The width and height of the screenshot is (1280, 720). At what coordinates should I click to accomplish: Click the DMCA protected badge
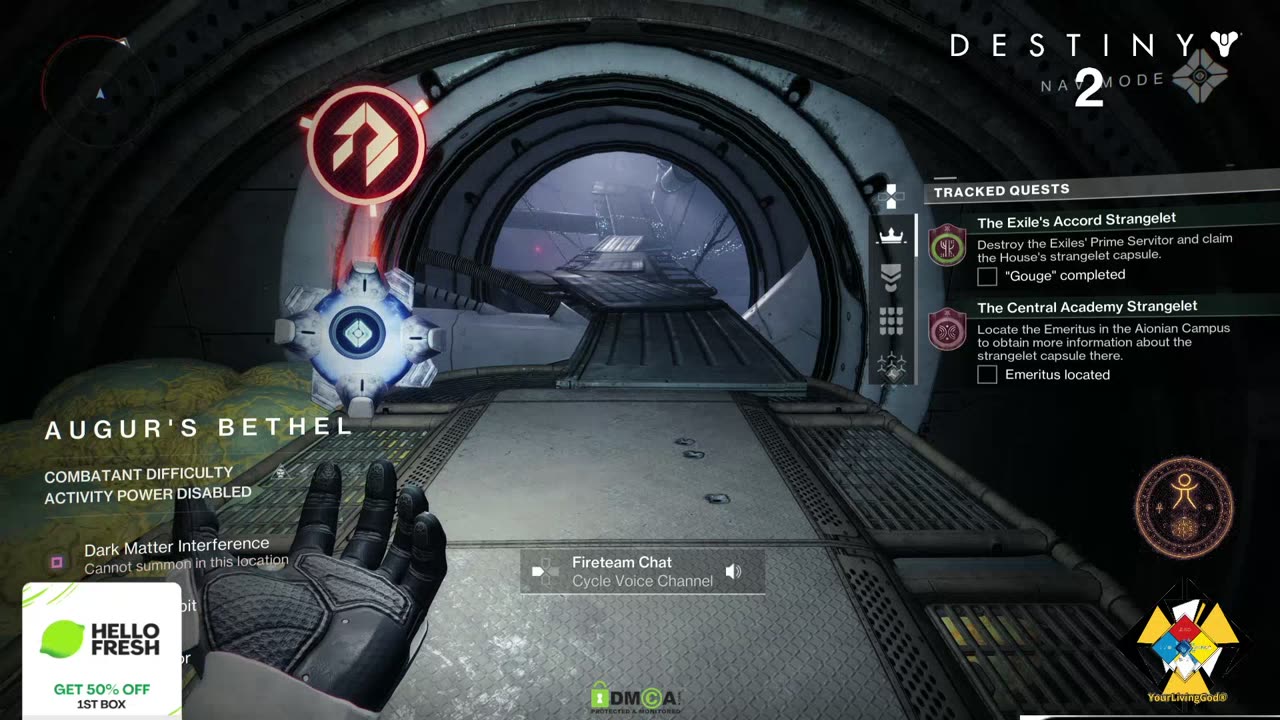click(x=636, y=698)
